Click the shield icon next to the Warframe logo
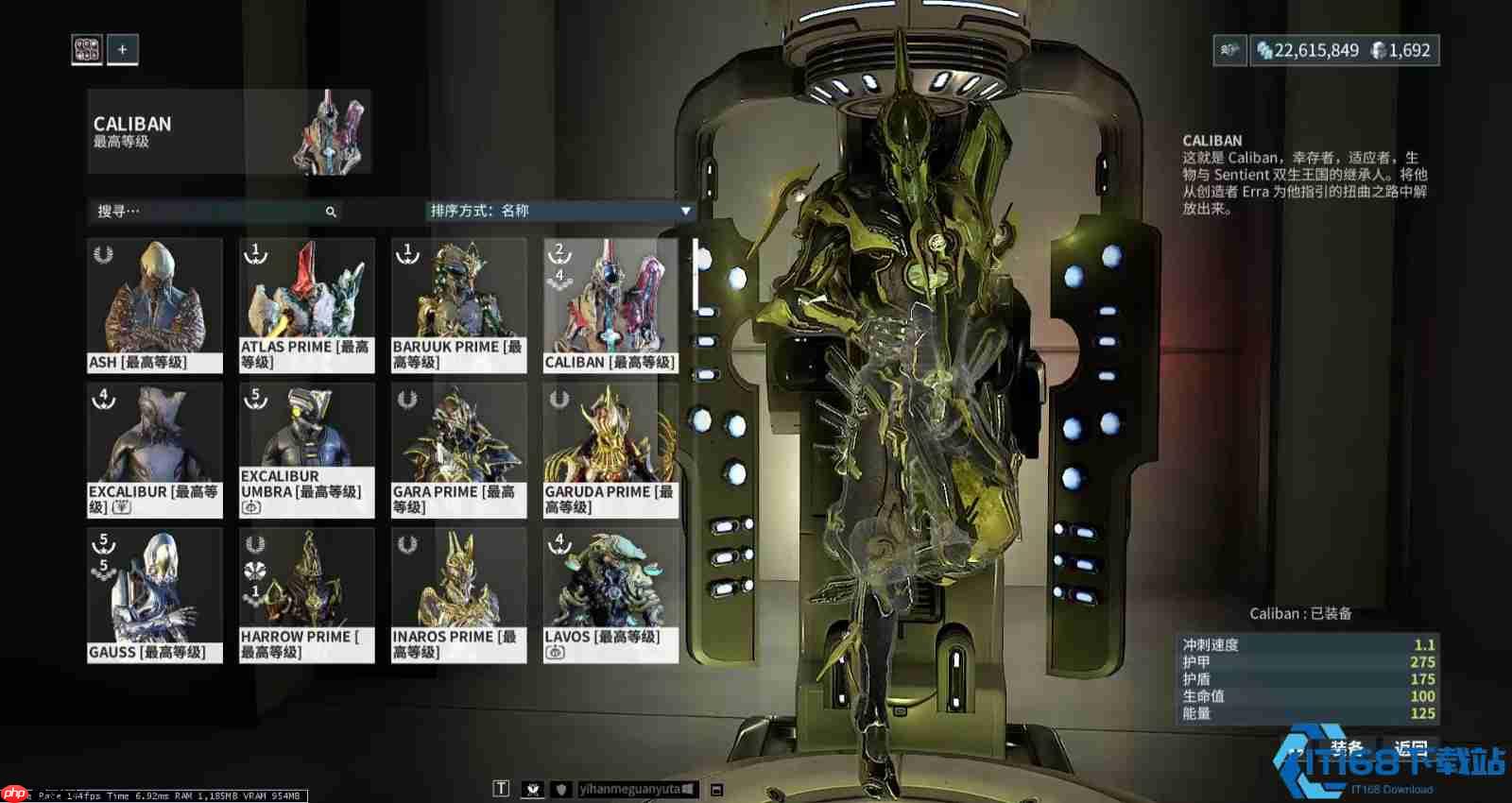 tap(561, 786)
